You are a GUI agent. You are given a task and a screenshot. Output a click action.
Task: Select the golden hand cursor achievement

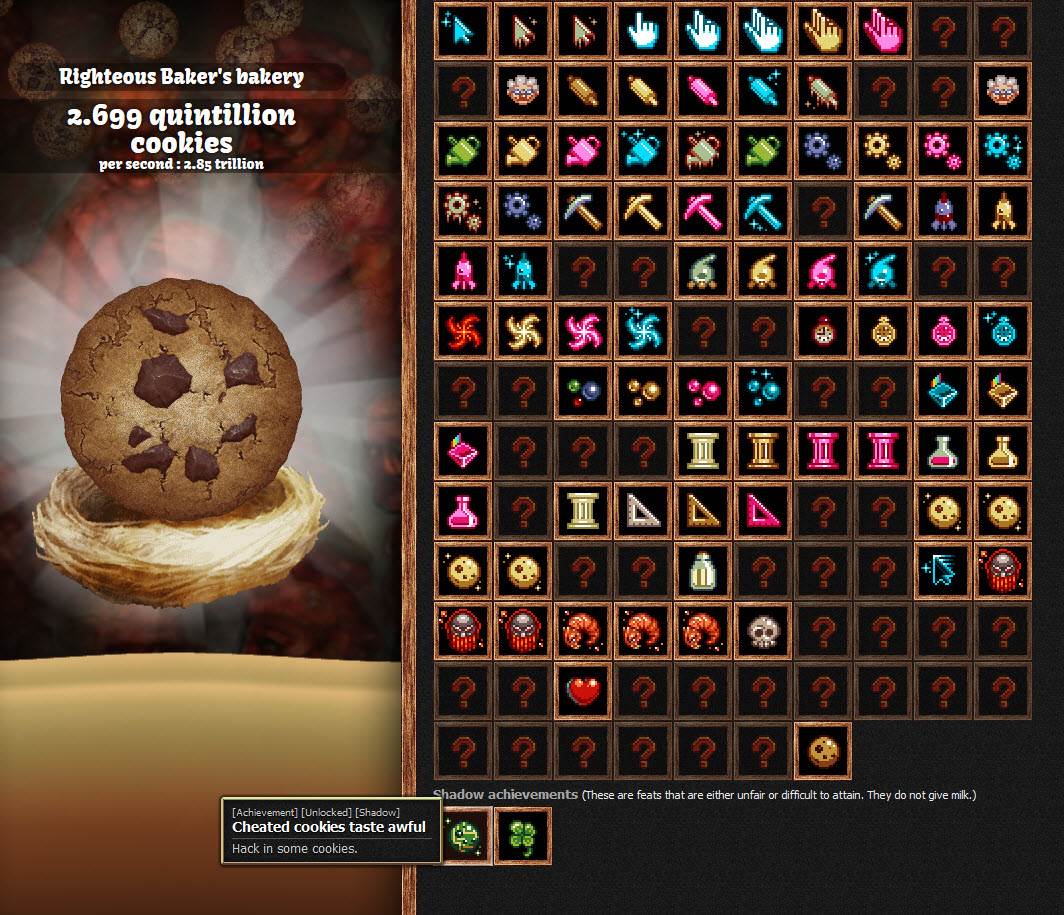pyautogui.click(x=823, y=32)
